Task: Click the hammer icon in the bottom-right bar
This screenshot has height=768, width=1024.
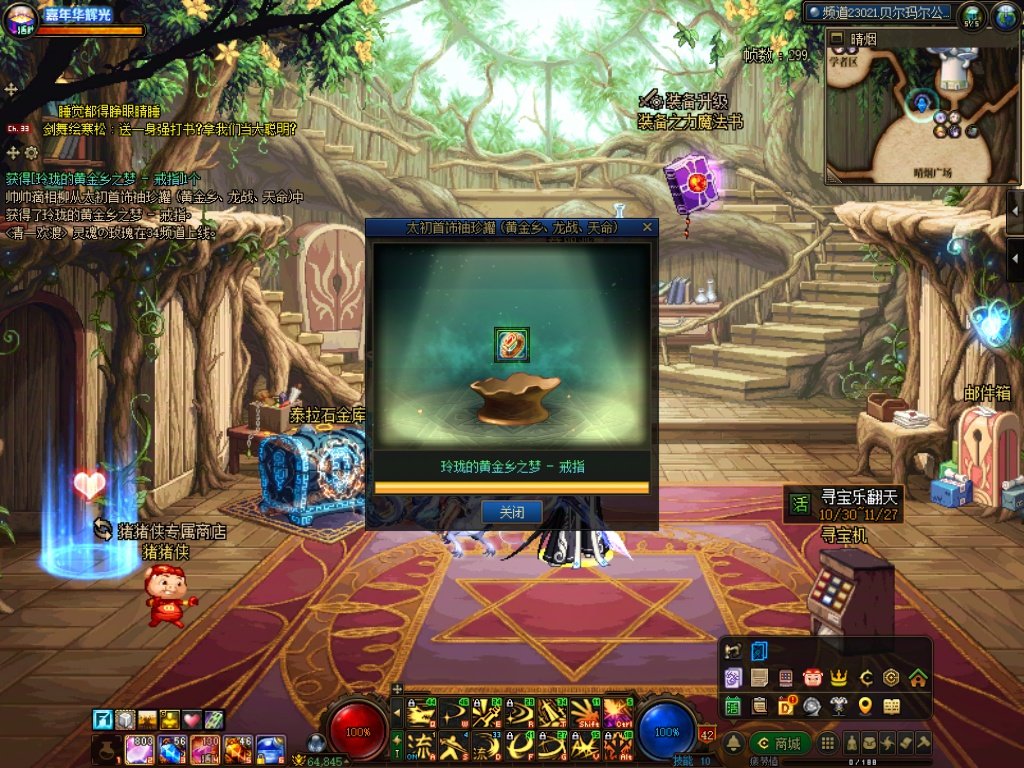Action: [922, 744]
